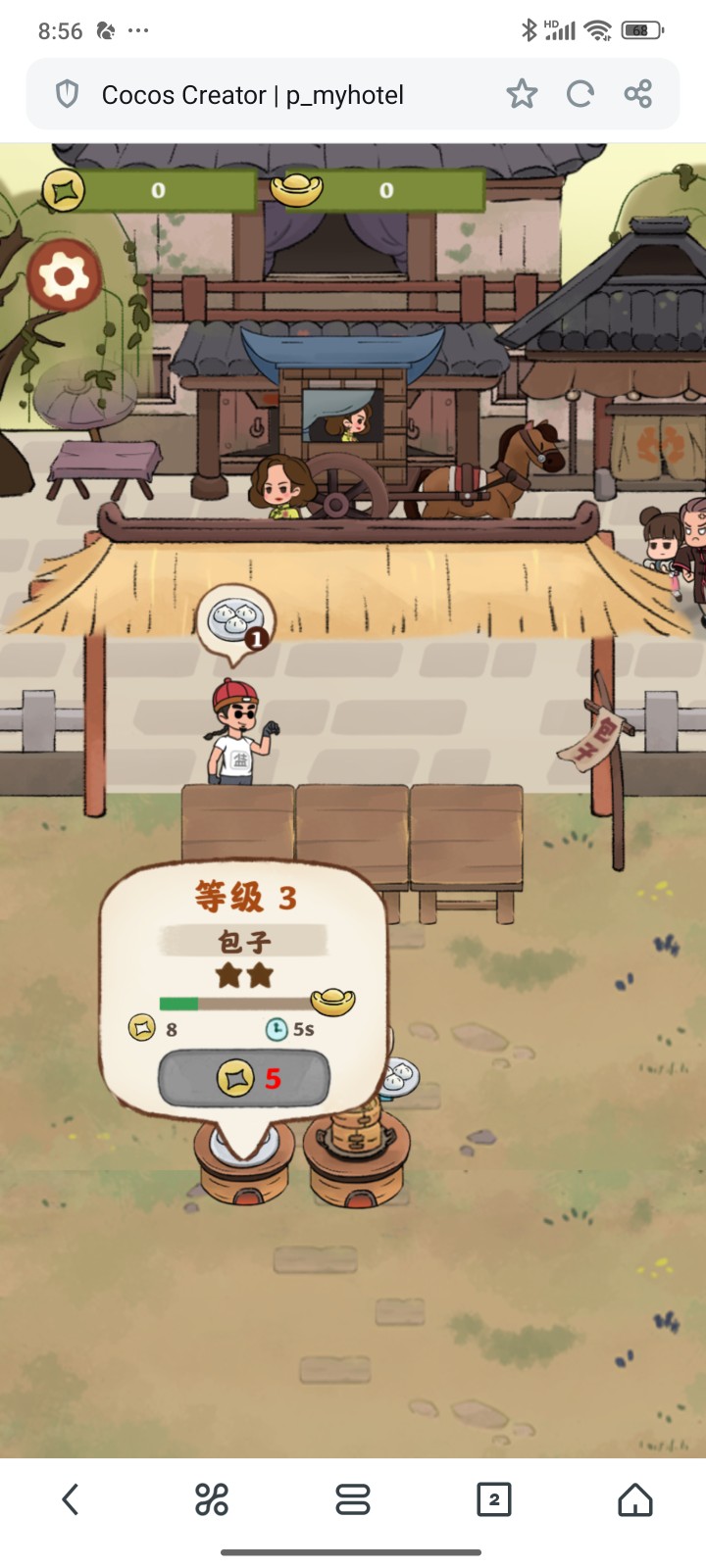
Task: Open the gear settings button
Action: pyautogui.click(x=65, y=276)
